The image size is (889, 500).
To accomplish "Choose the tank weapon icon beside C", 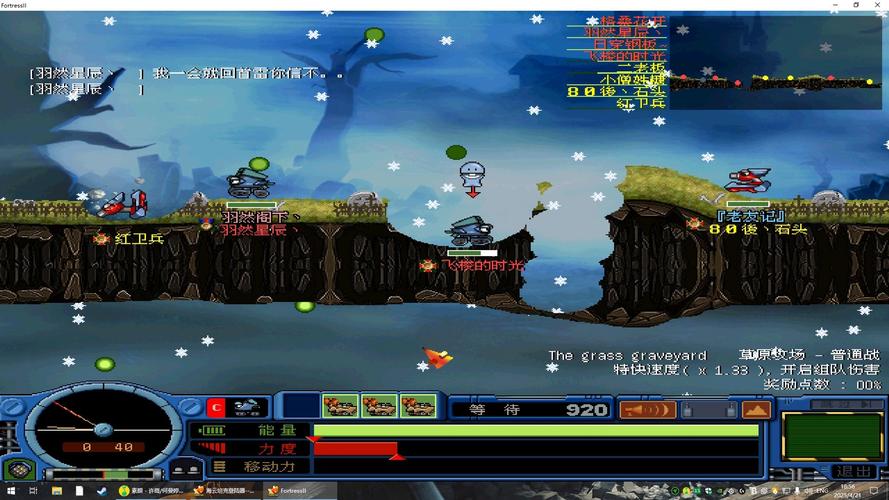I will pyautogui.click(x=248, y=407).
